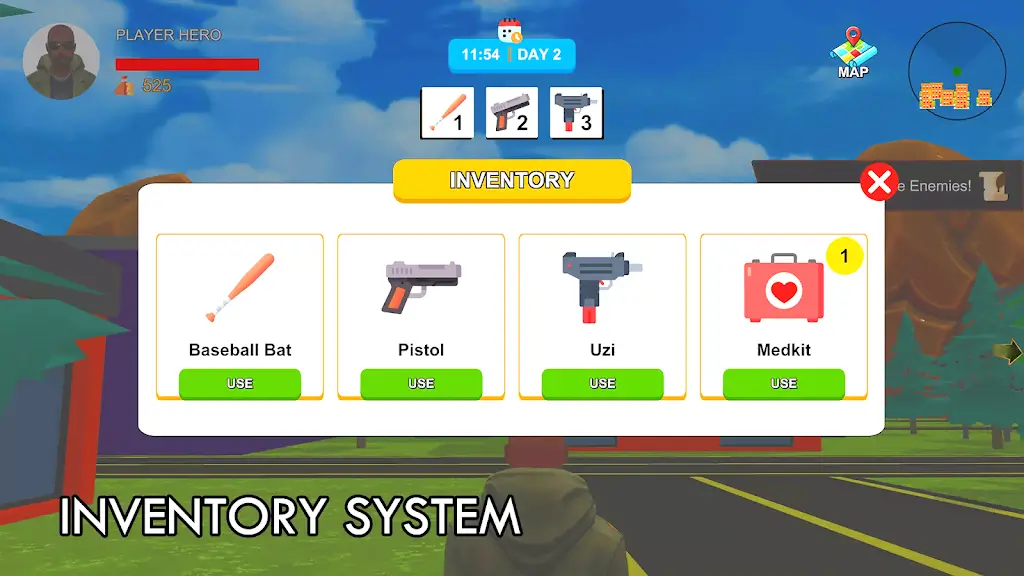Choose hotbar slot 3 Uzi

(577, 112)
